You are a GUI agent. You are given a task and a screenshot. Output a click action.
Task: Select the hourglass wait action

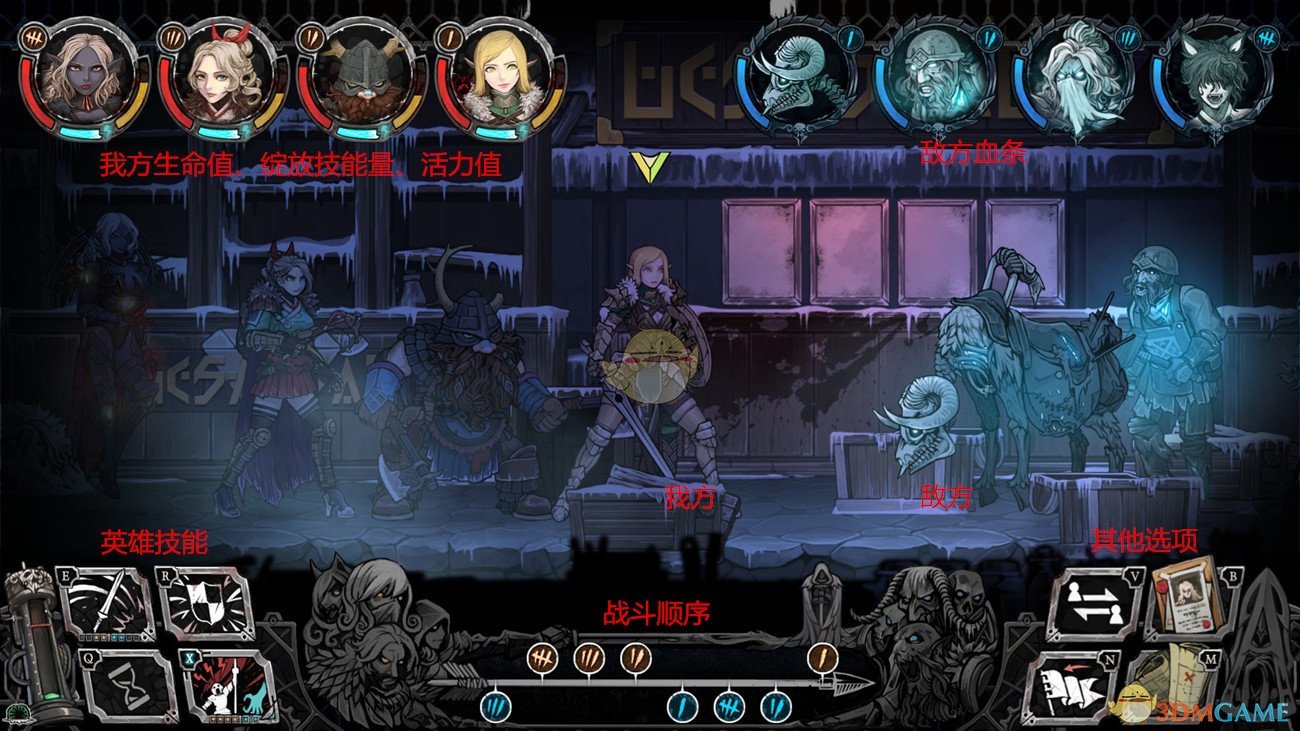pos(127,685)
